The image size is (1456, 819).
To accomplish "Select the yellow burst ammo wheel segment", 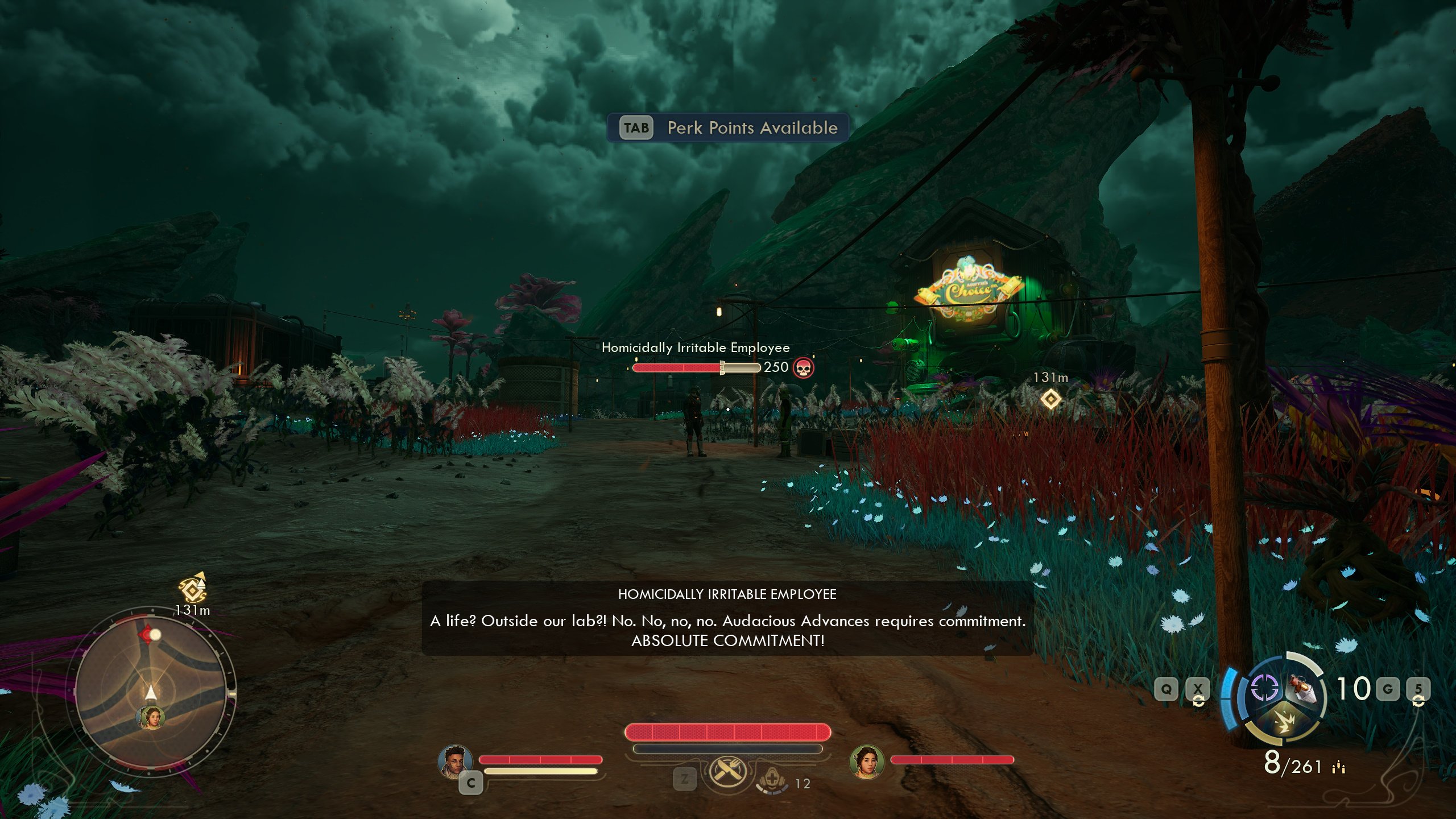I will tap(1285, 726).
